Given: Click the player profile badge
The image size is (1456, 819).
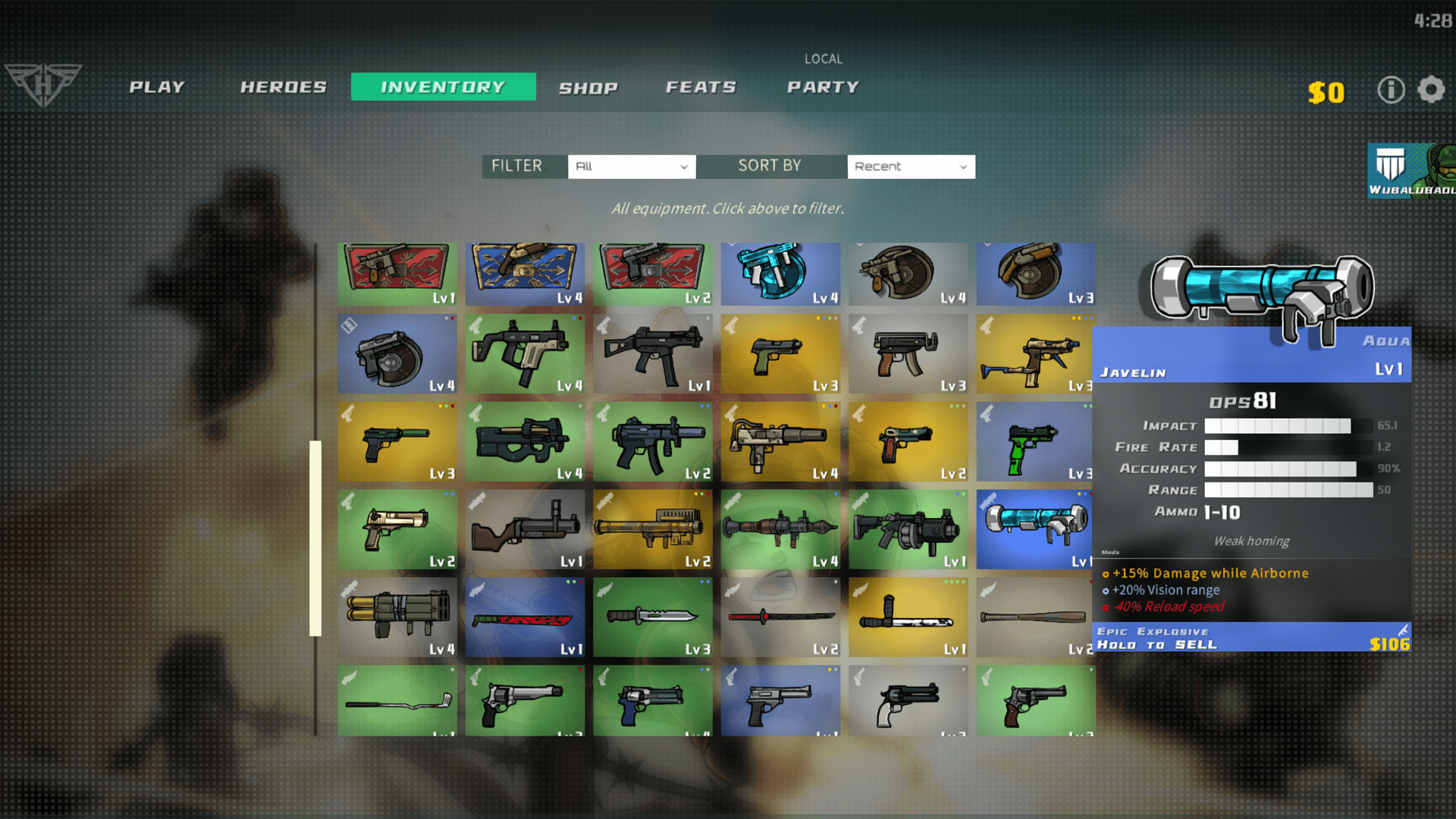Looking at the screenshot, I should tap(1410, 171).
